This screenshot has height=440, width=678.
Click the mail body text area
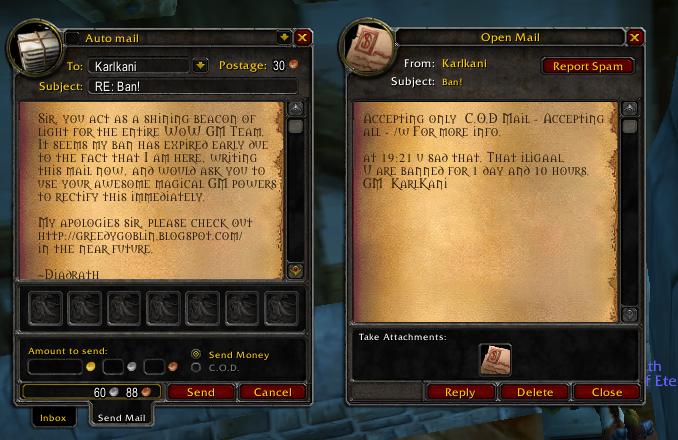pos(150,190)
